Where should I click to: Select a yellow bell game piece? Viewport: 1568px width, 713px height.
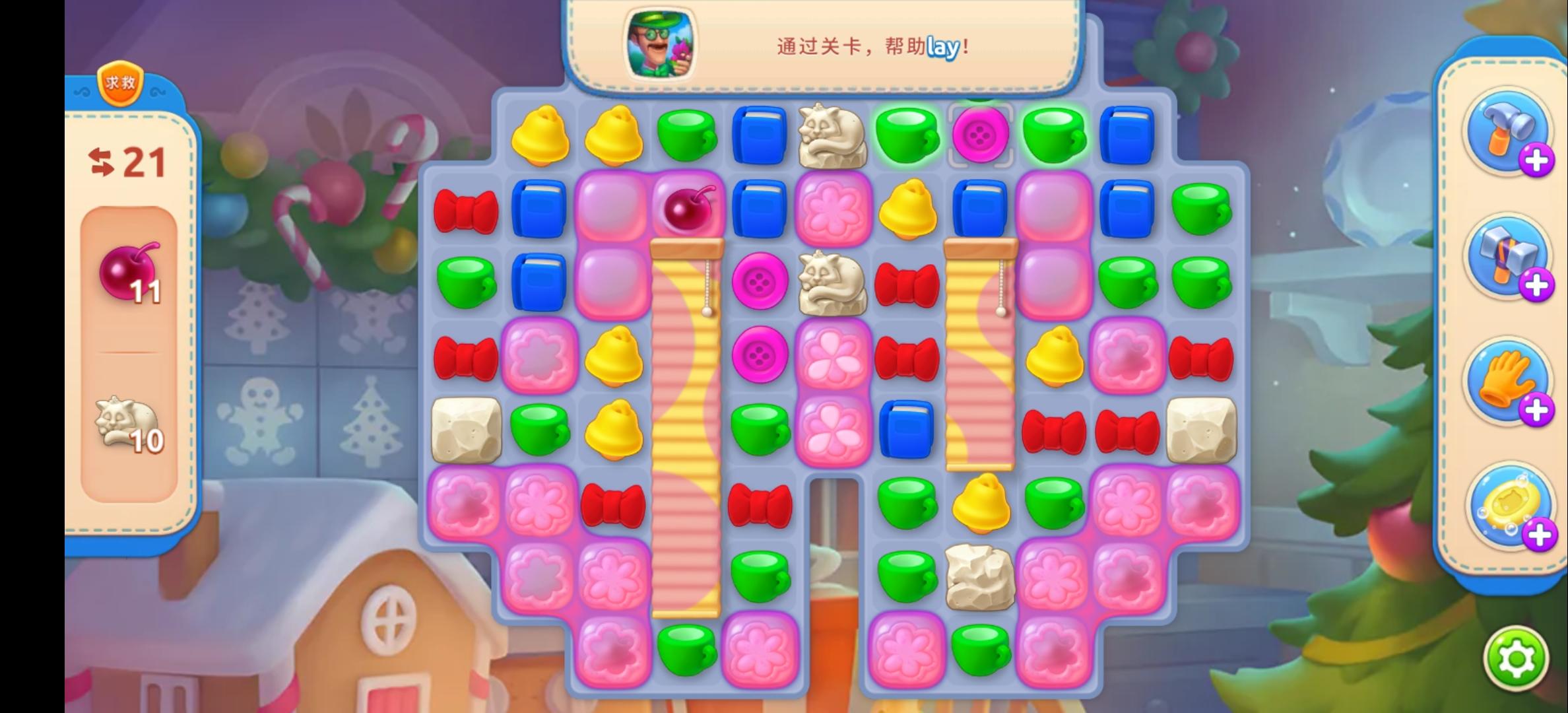point(541,135)
